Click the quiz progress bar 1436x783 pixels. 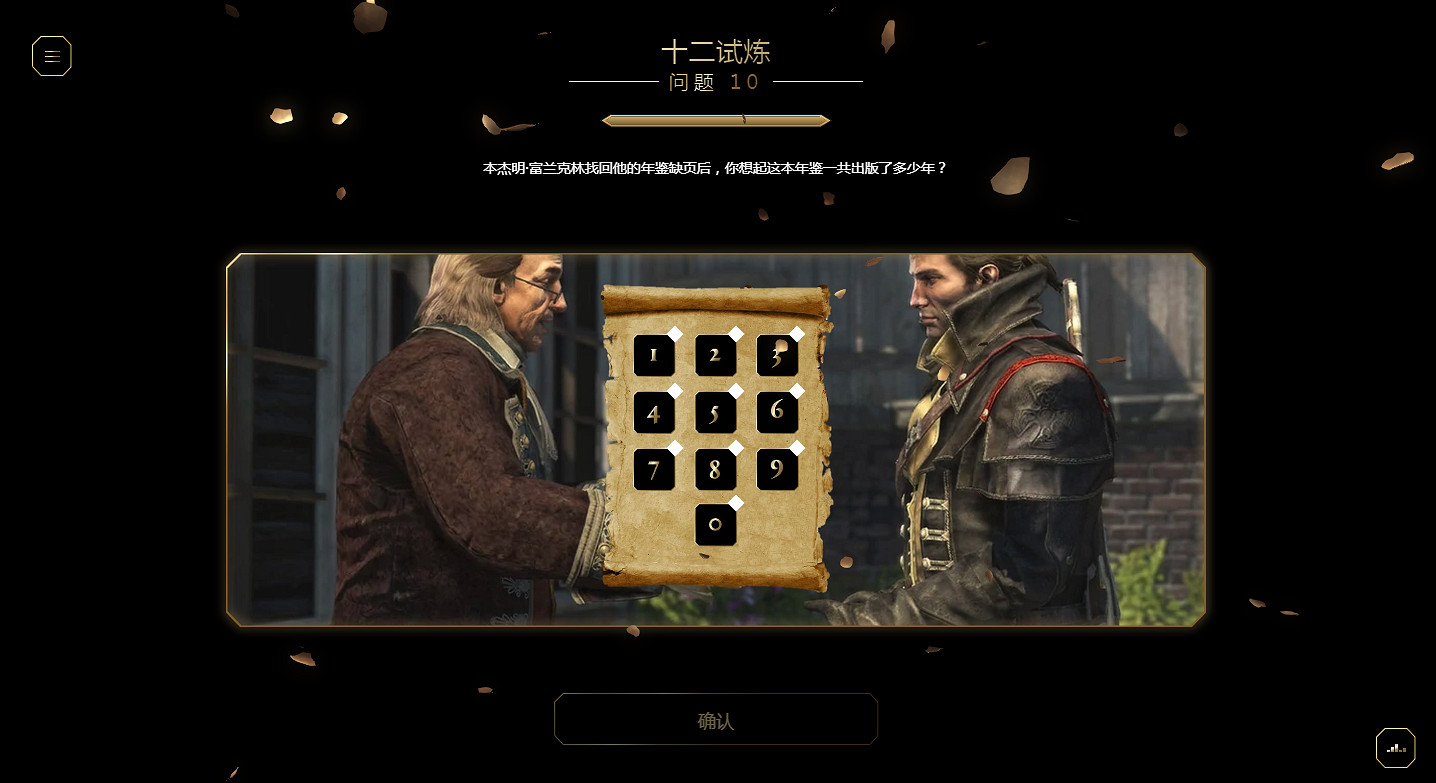click(715, 120)
